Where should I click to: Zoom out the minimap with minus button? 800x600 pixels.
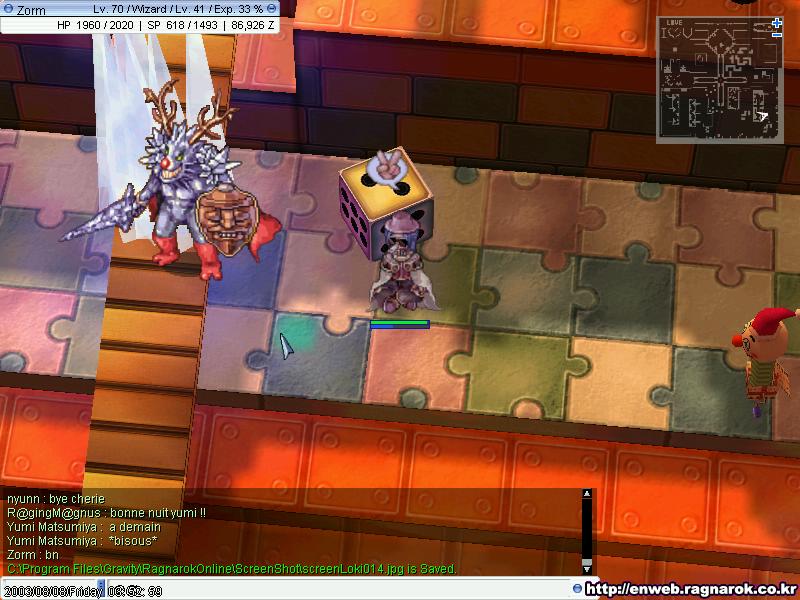click(x=777, y=35)
